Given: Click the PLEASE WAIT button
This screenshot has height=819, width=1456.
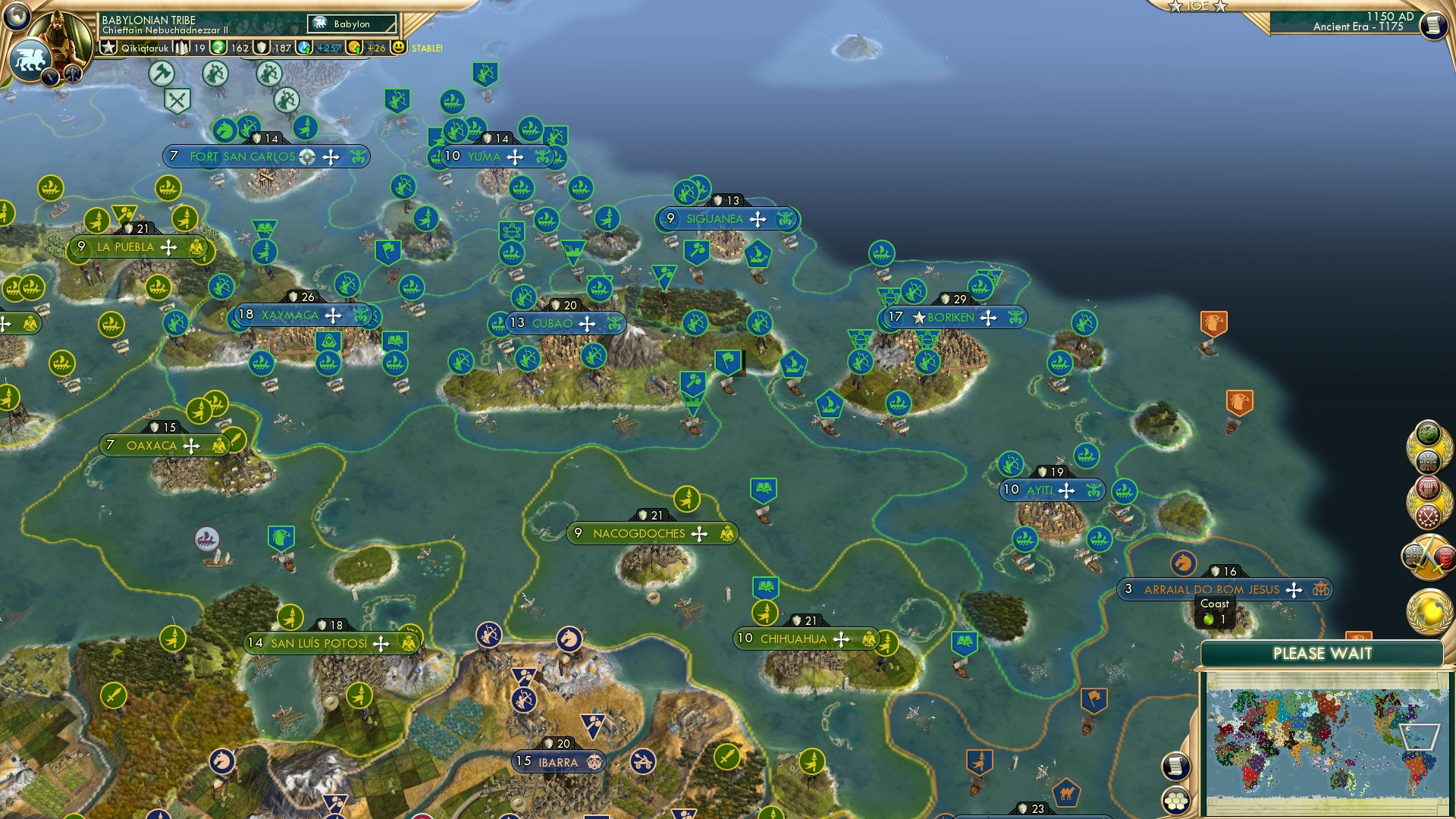Looking at the screenshot, I should point(1323,652).
